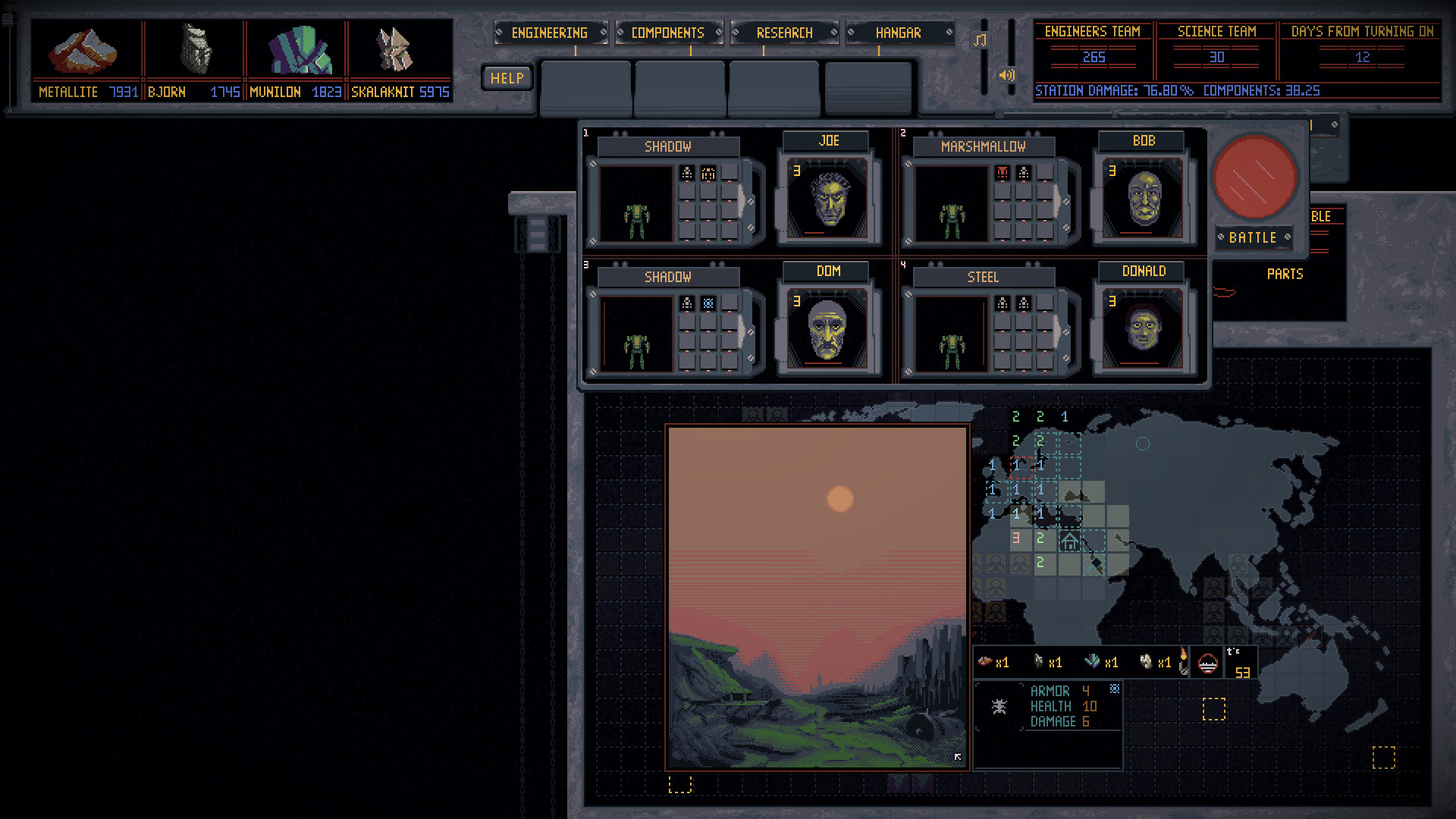This screenshot has height=819, width=1456.
Task: Toggle the blue shield module in Shadow's grid
Action: click(x=708, y=303)
